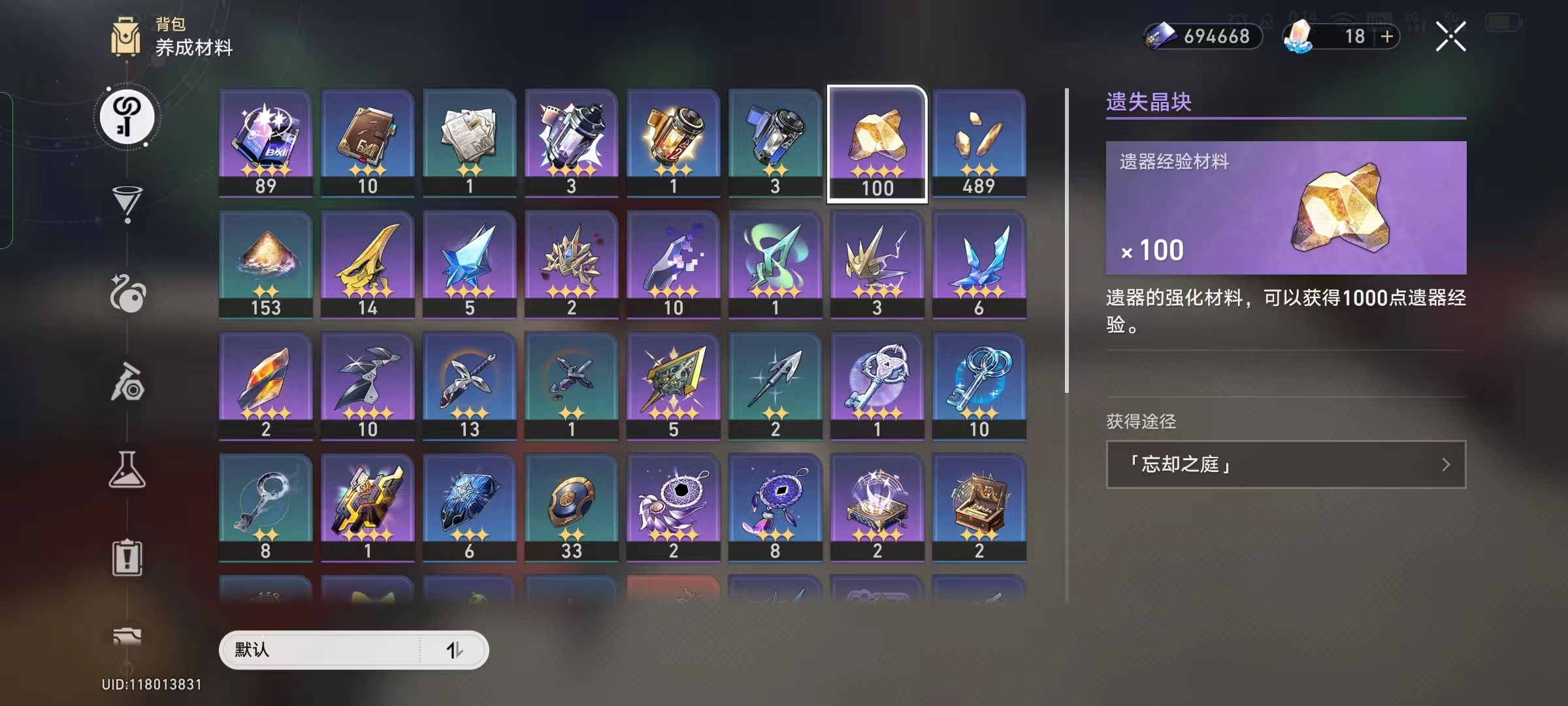The width and height of the screenshot is (1568, 706).
Task: Select the purple guide book with 89
Action: click(265, 143)
